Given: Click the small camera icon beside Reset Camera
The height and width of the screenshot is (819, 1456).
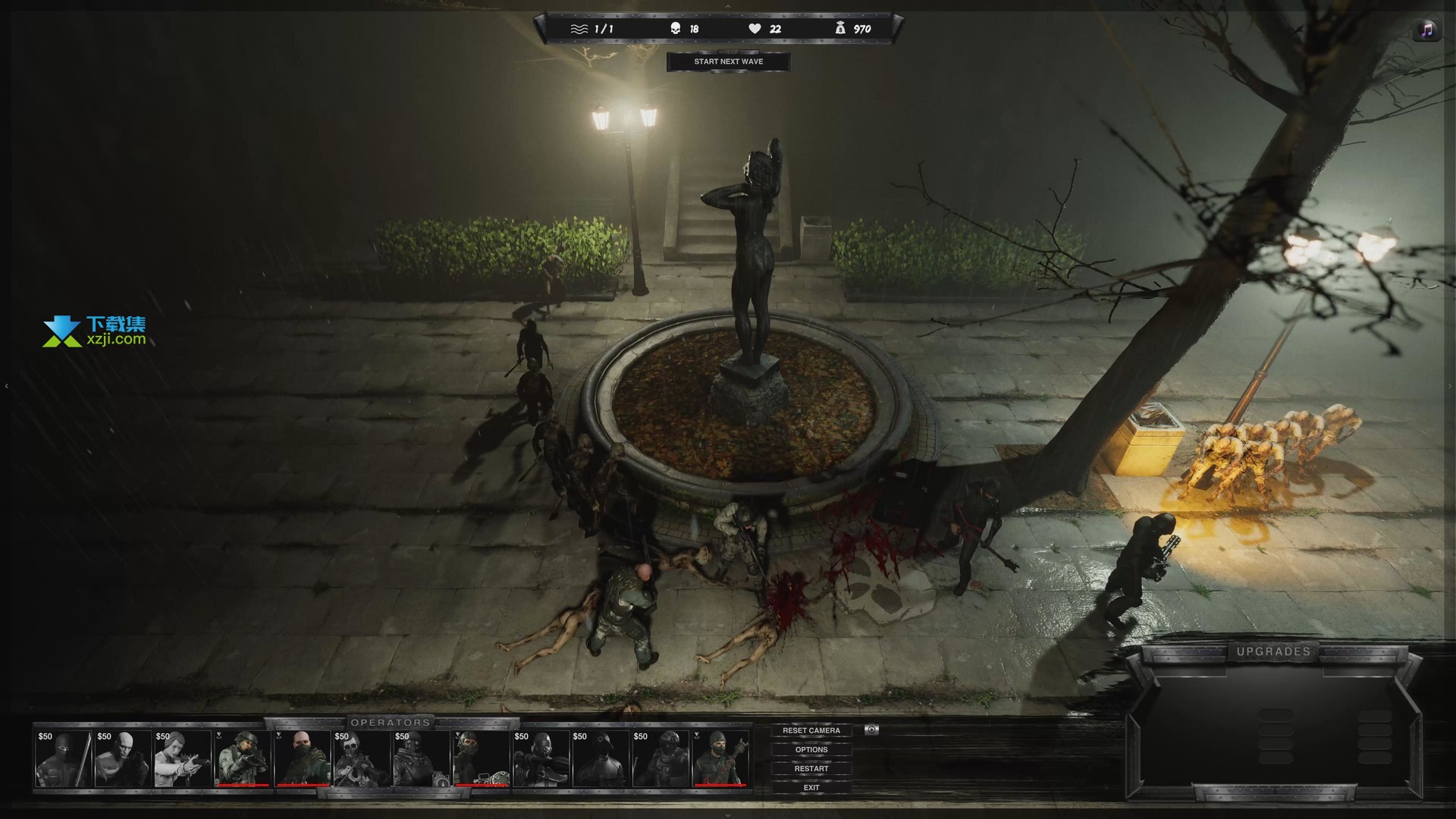Looking at the screenshot, I should (x=871, y=730).
